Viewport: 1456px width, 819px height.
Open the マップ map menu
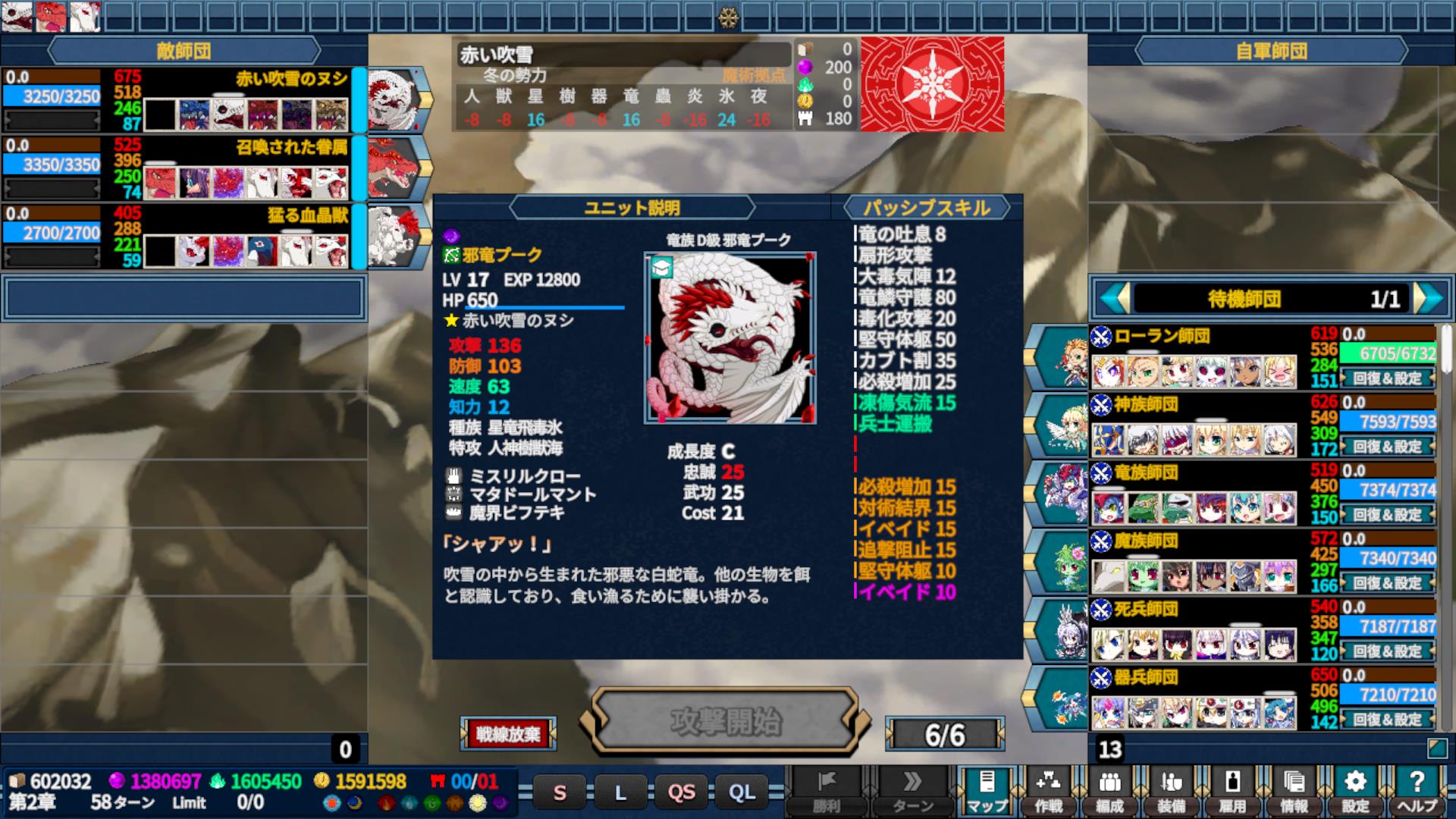click(x=987, y=791)
